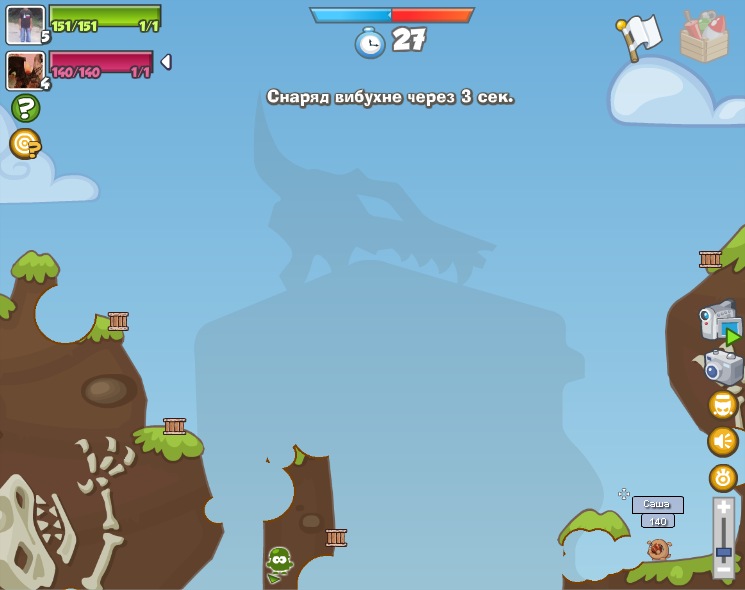
Task: Take a screenshot with the photo camera
Action: 723,367
